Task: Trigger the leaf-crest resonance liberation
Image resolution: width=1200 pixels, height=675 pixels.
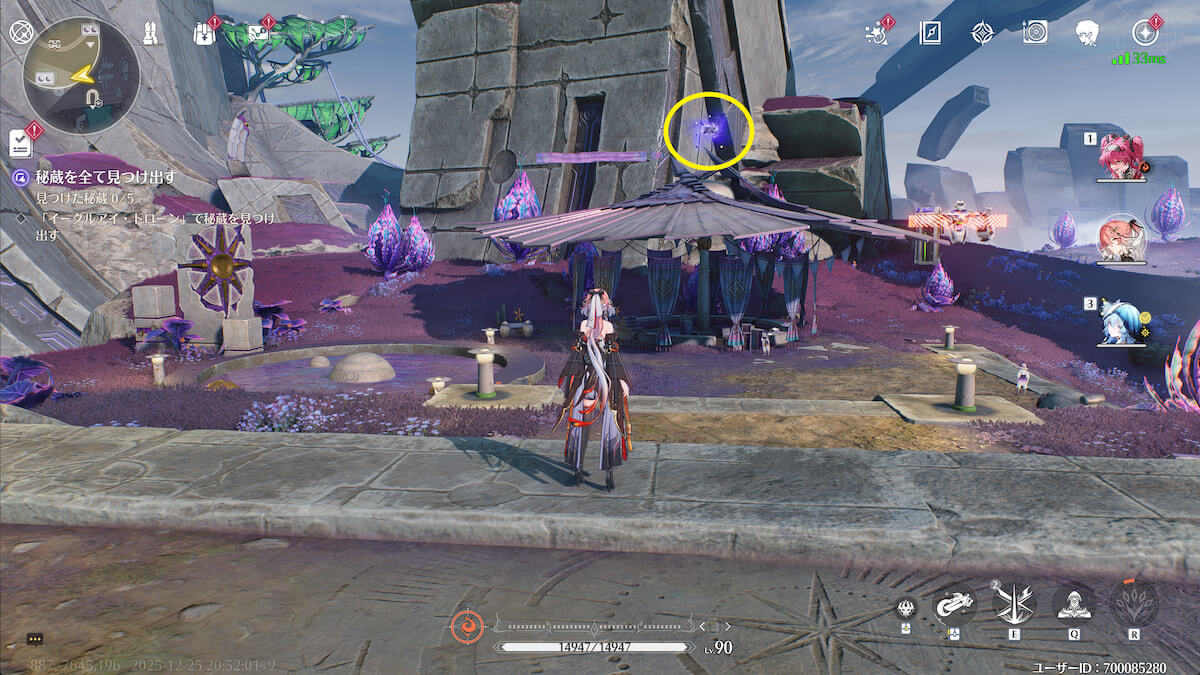Action: point(1134,603)
